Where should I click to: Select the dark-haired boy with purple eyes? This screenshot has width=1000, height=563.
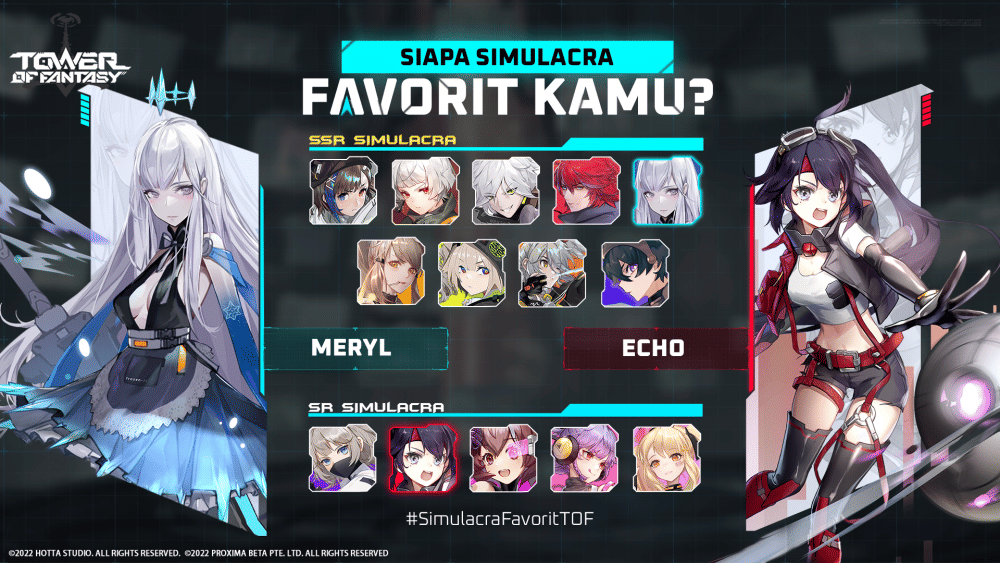pyautogui.click(x=627, y=272)
